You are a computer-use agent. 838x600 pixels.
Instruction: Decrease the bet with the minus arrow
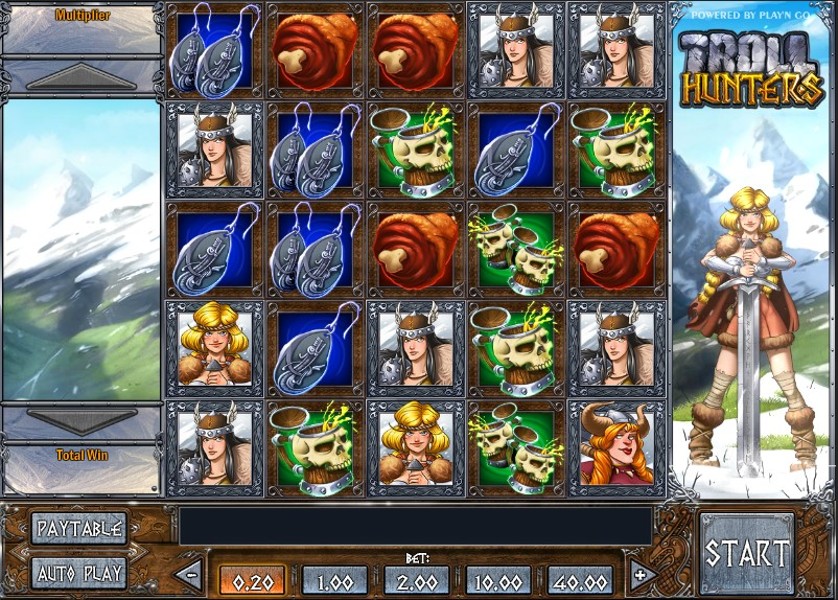tap(189, 575)
